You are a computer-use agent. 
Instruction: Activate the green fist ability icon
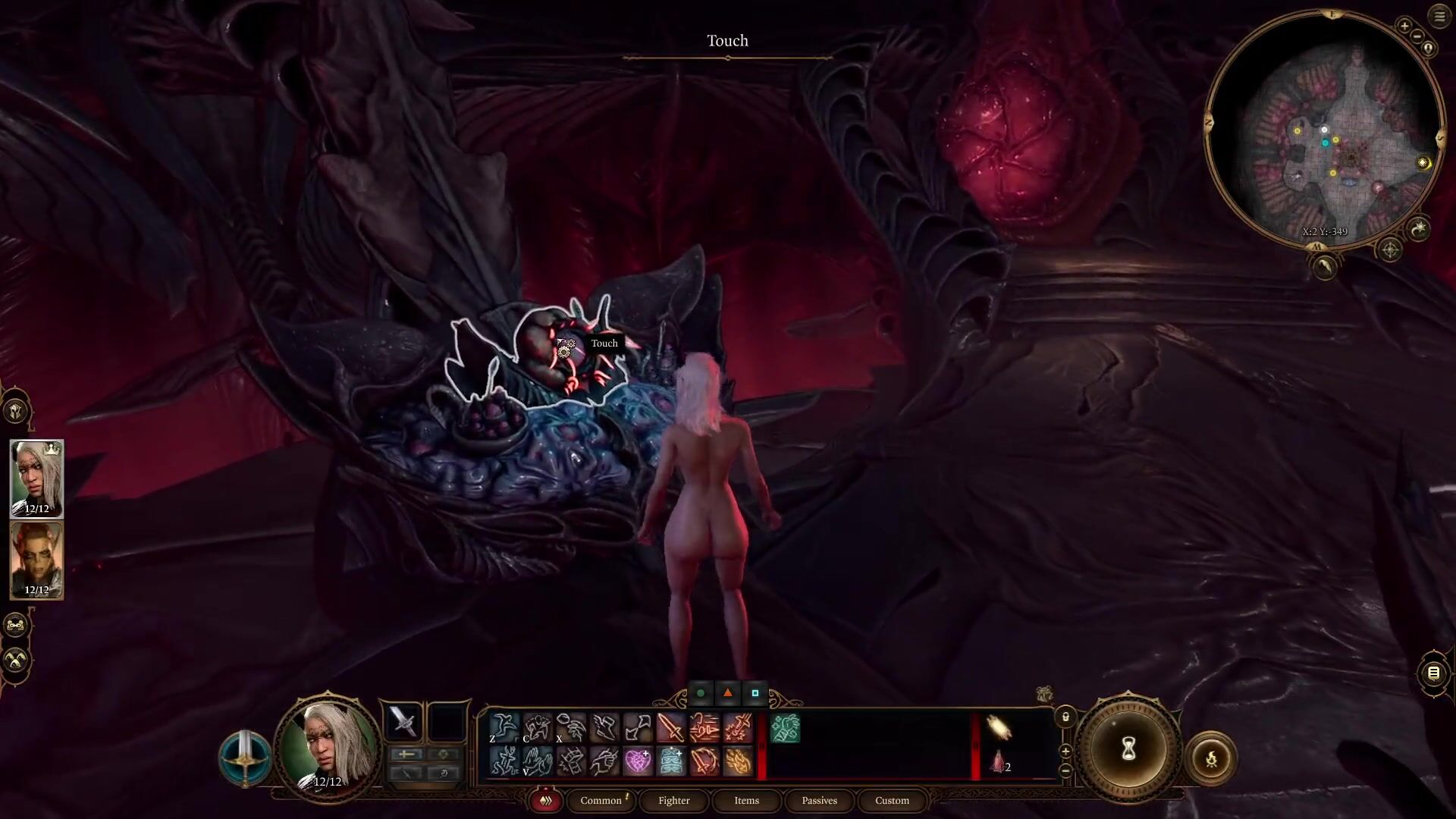[785, 728]
